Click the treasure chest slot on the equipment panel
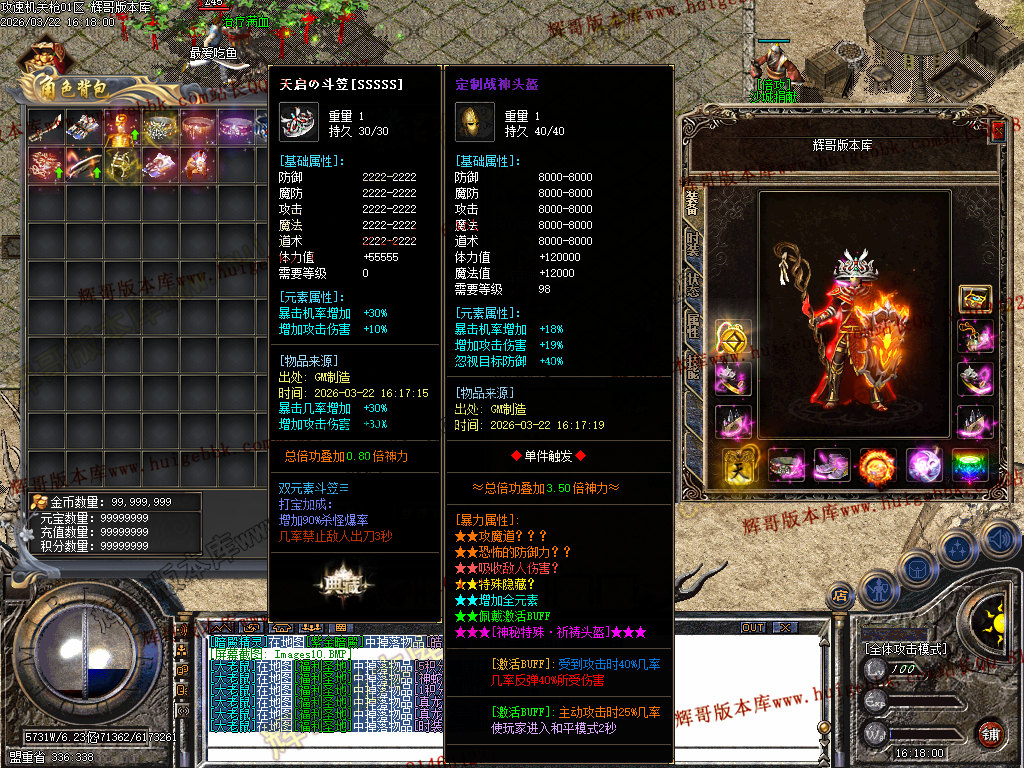This screenshot has height=768, width=1024. click(x=975, y=298)
